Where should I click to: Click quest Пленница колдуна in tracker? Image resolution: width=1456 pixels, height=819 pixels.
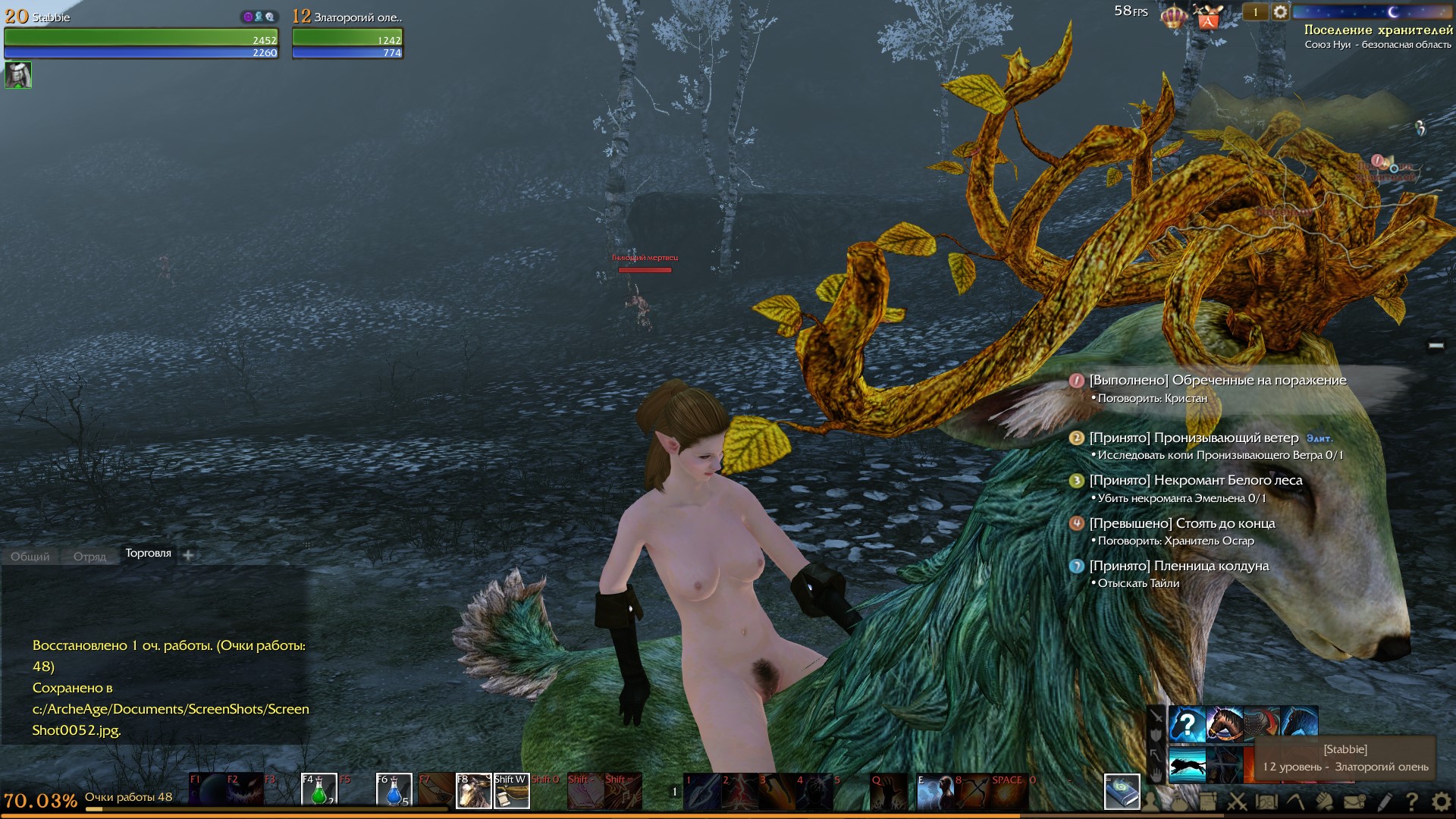1178,566
